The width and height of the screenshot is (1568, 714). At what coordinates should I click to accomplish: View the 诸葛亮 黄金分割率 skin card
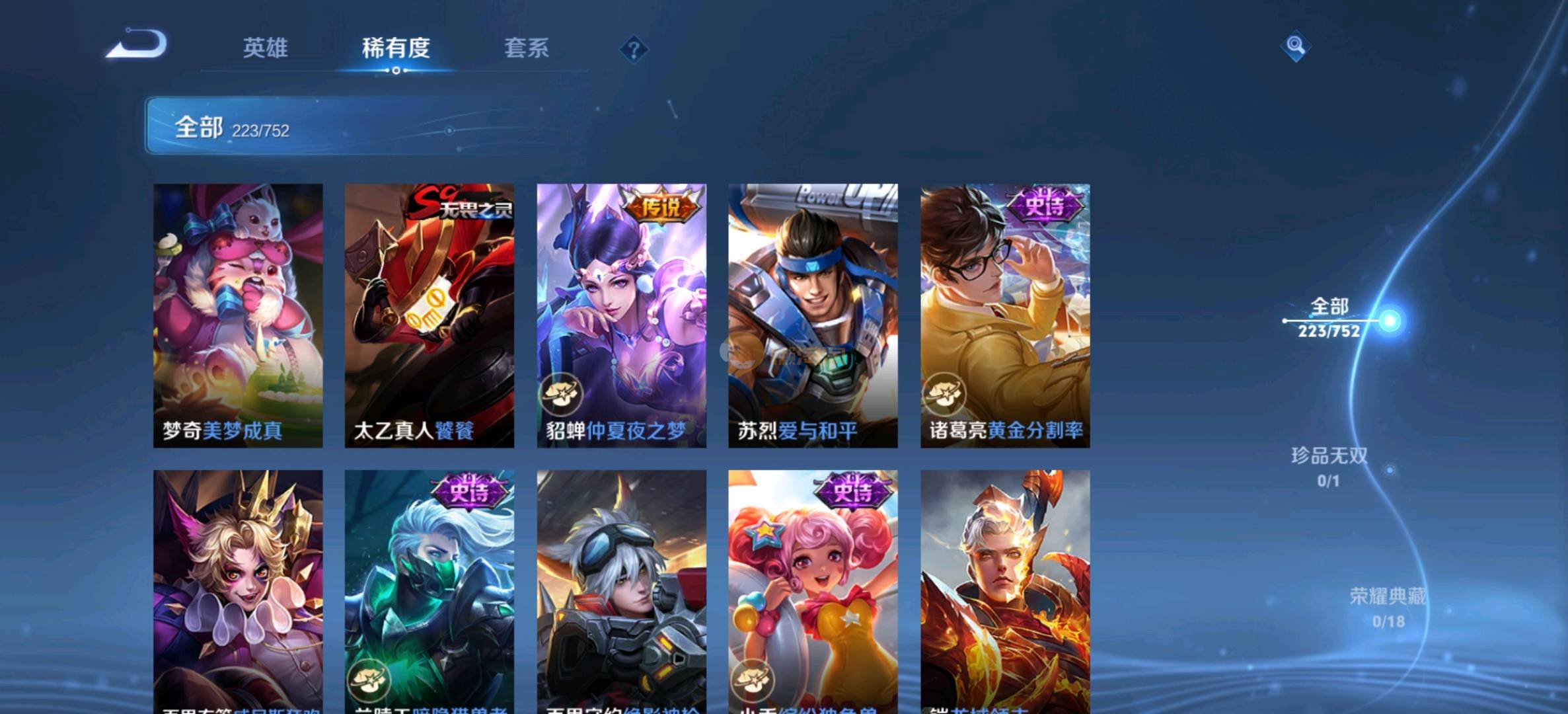(1005, 315)
